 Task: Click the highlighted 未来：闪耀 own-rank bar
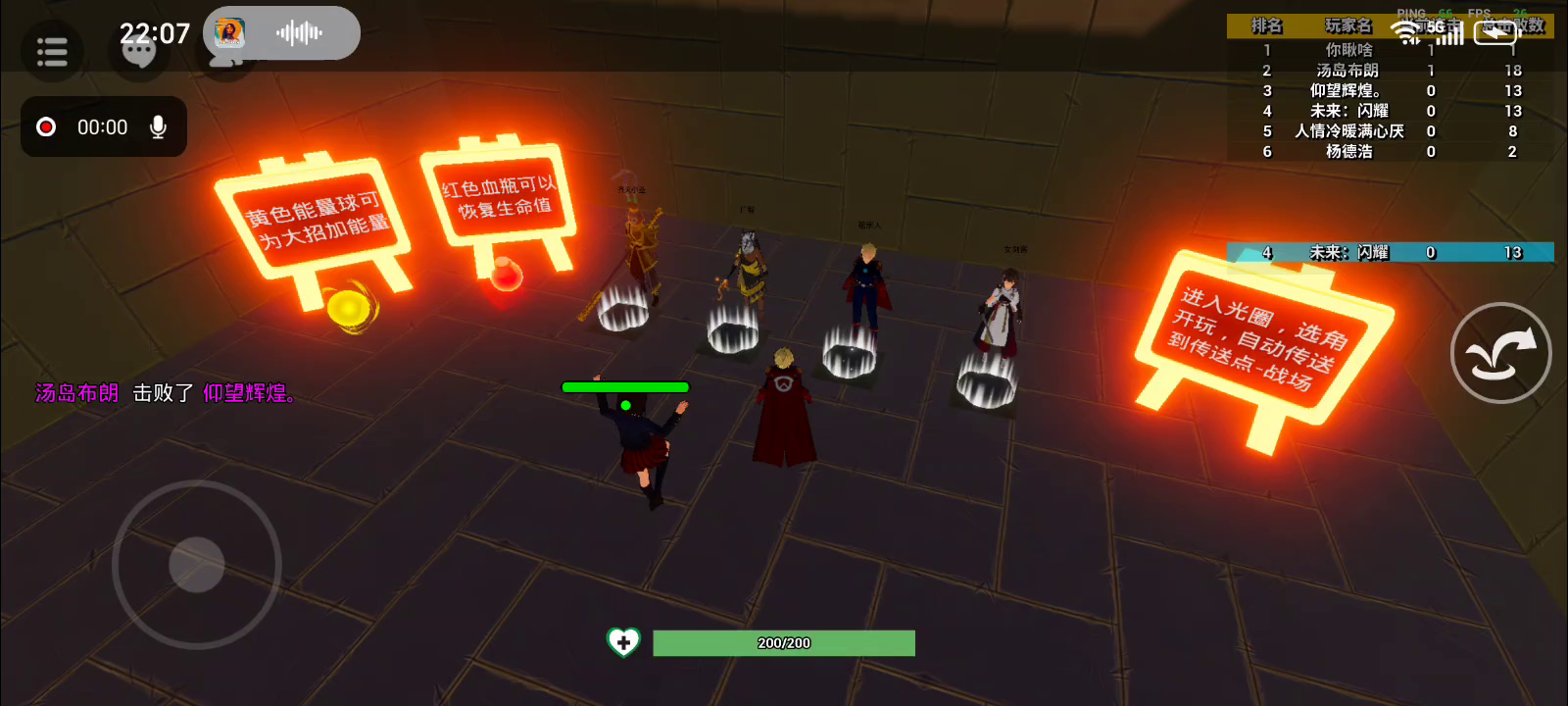1390,253
